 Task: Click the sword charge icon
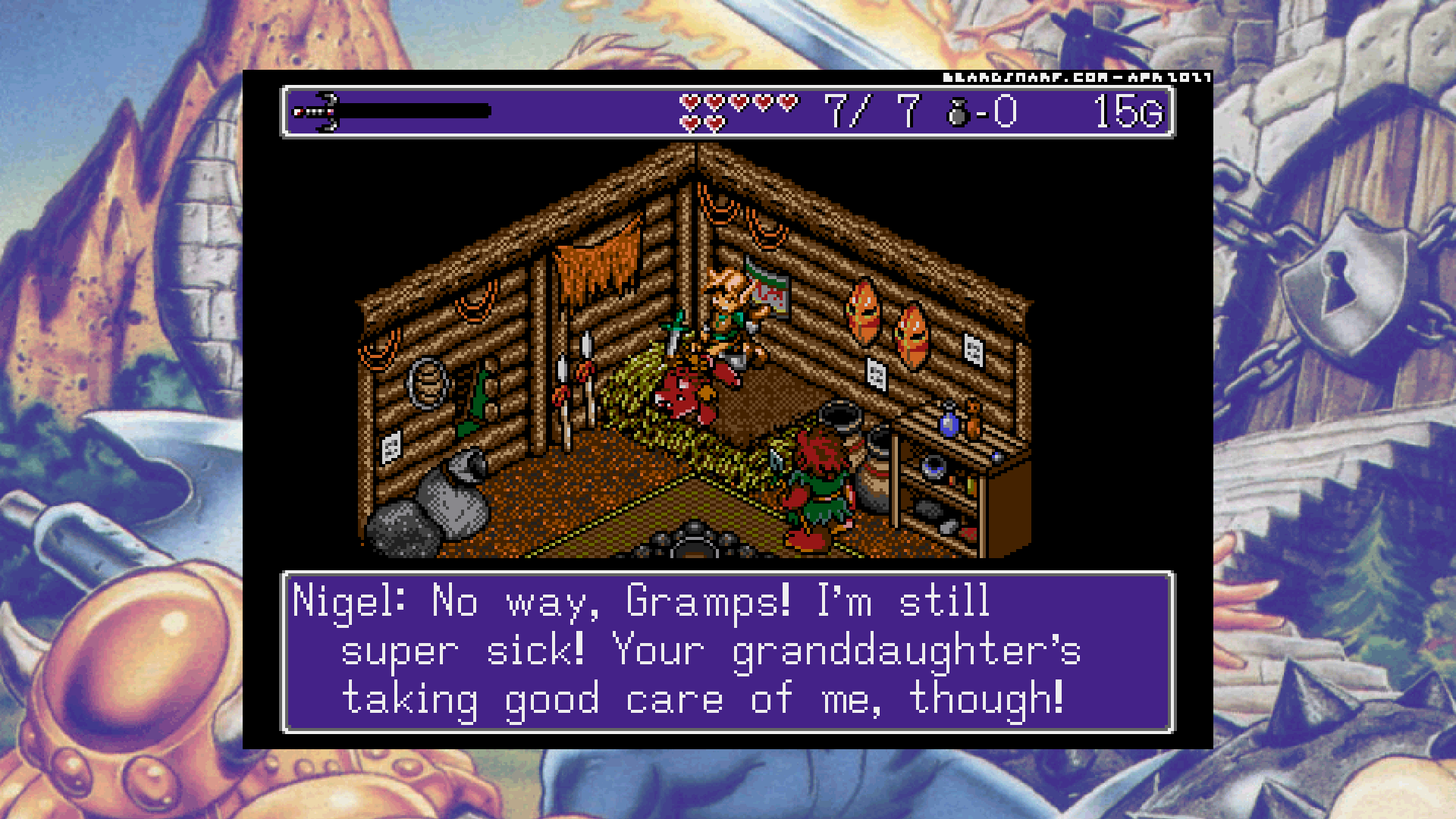[x=317, y=111]
